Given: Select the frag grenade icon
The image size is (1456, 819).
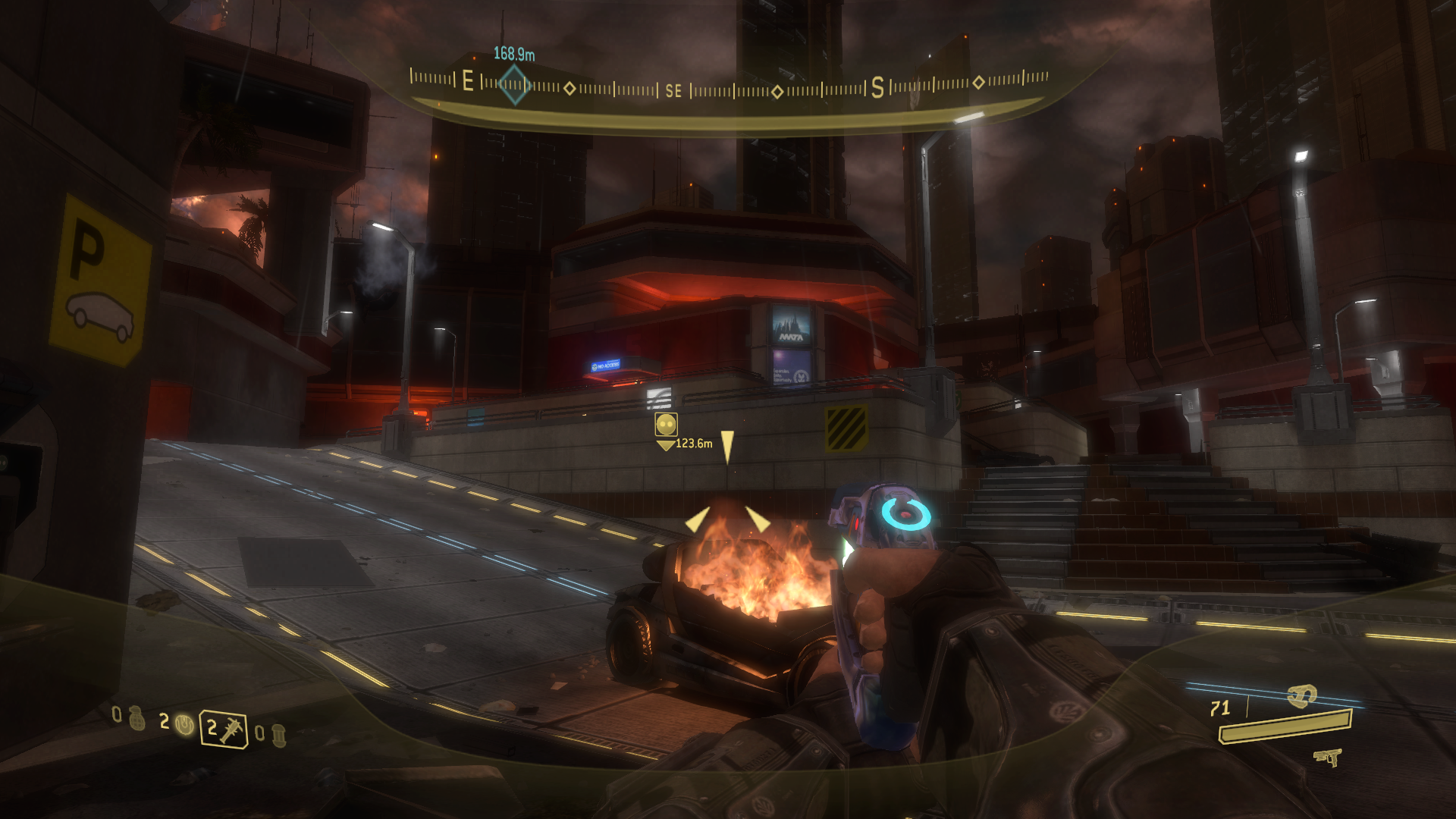Looking at the screenshot, I should click(136, 717).
